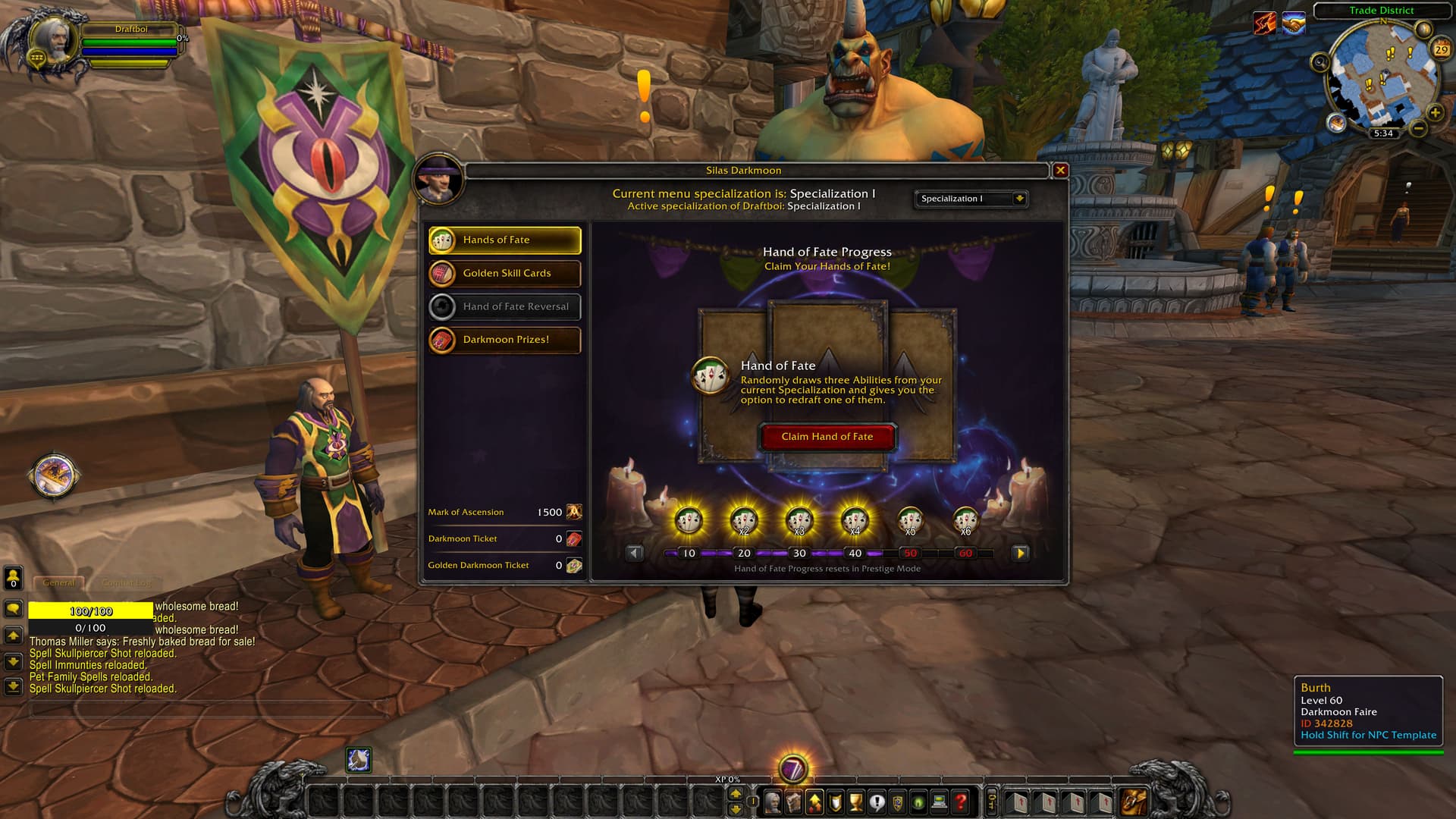The height and width of the screenshot is (819, 1456).
Task: Open Darkmoon Prizes! menu entry
Action: pos(505,340)
